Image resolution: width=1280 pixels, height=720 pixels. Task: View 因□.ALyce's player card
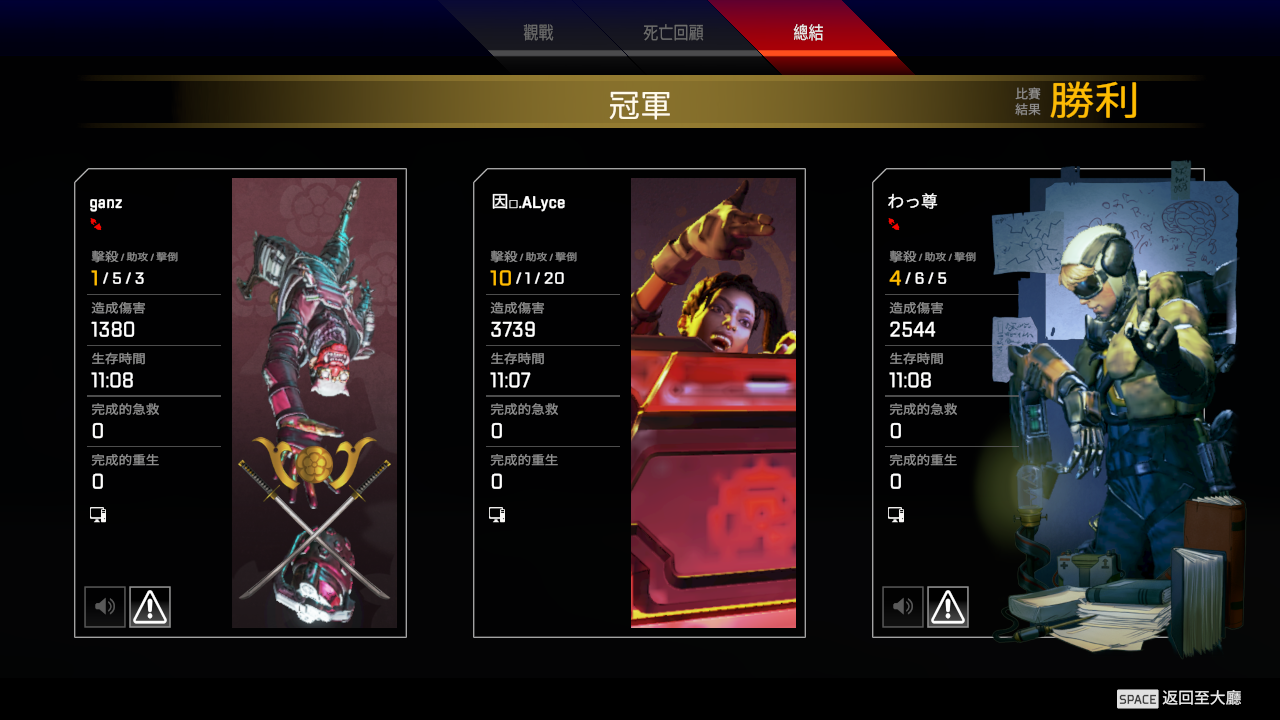tap(713, 403)
